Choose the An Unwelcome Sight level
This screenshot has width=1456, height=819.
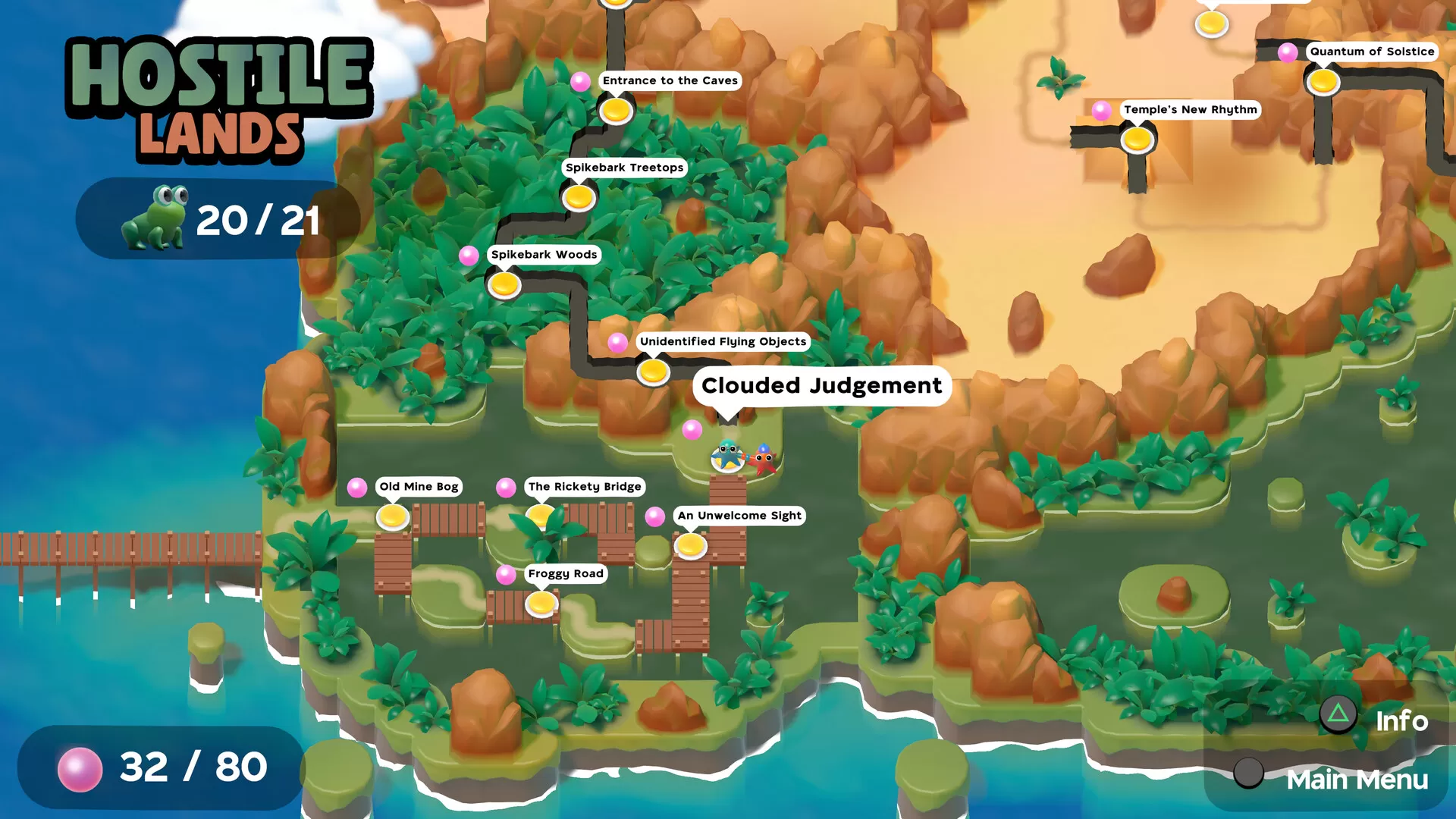[x=690, y=545]
